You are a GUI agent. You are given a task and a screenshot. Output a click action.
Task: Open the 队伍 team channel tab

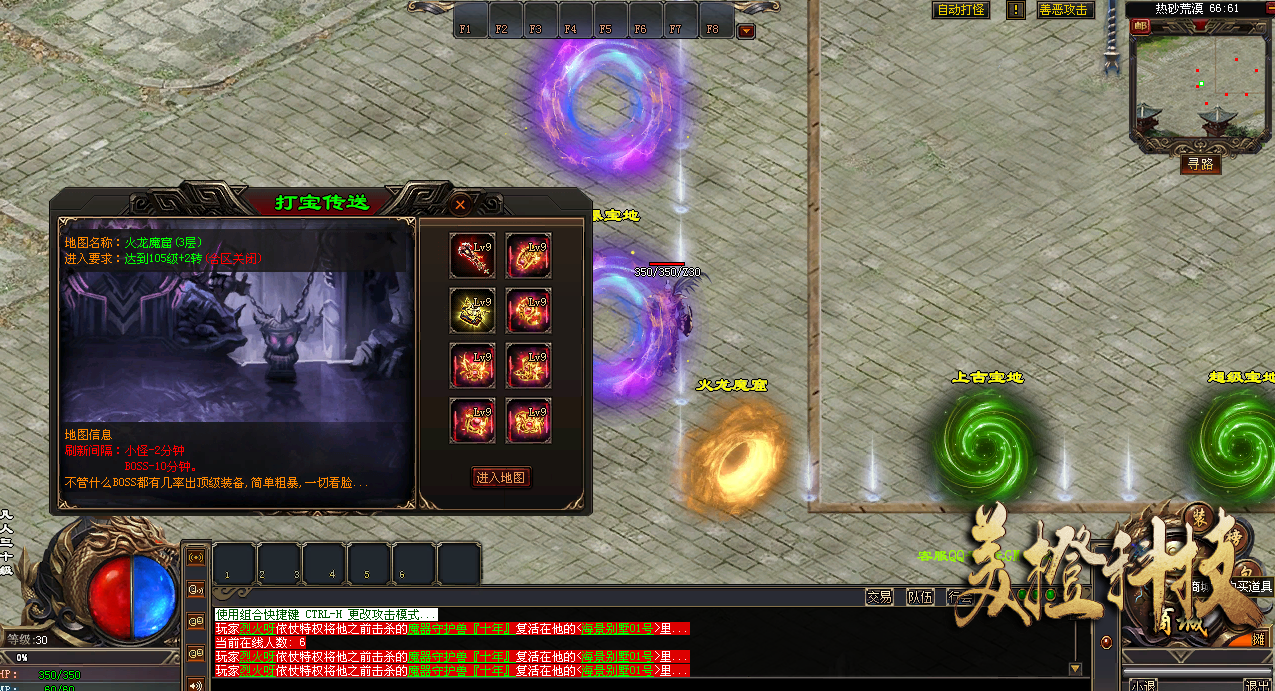[x=920, y=597]
